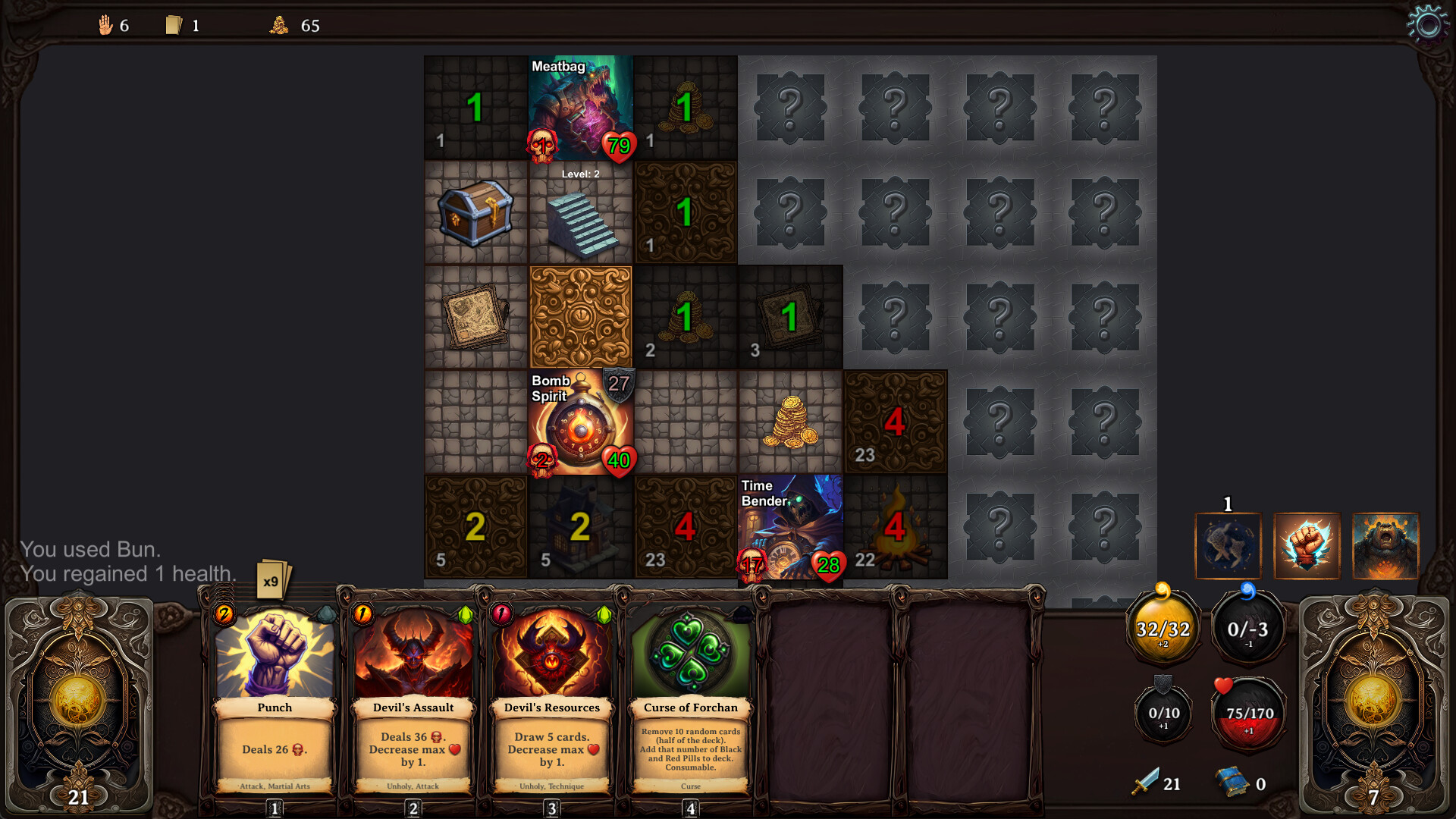Viewport: 1456px width, 819px height.
Task: Play the Devil's Resources card
Action: [x=552, y=698]
